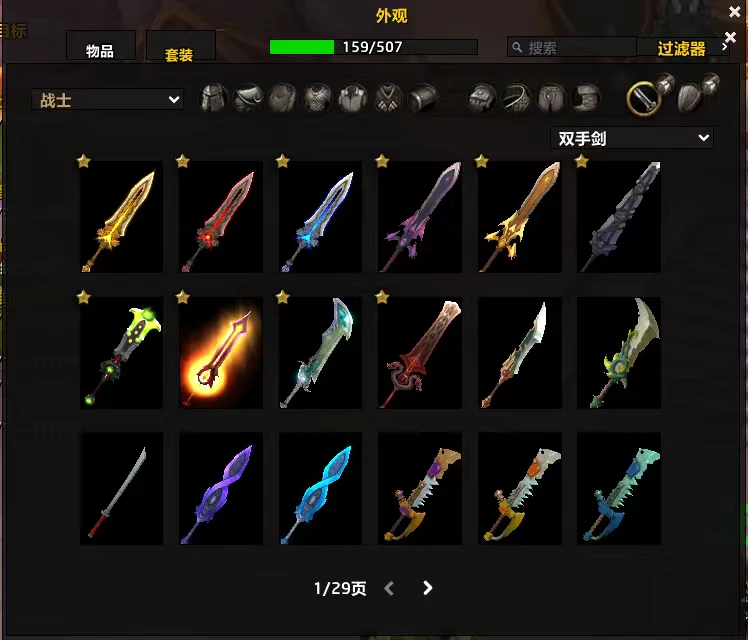Select the helmet slot icon
The height and width of the screenshot is (640, 748).
pyautogui.click(x=214, y=98)
